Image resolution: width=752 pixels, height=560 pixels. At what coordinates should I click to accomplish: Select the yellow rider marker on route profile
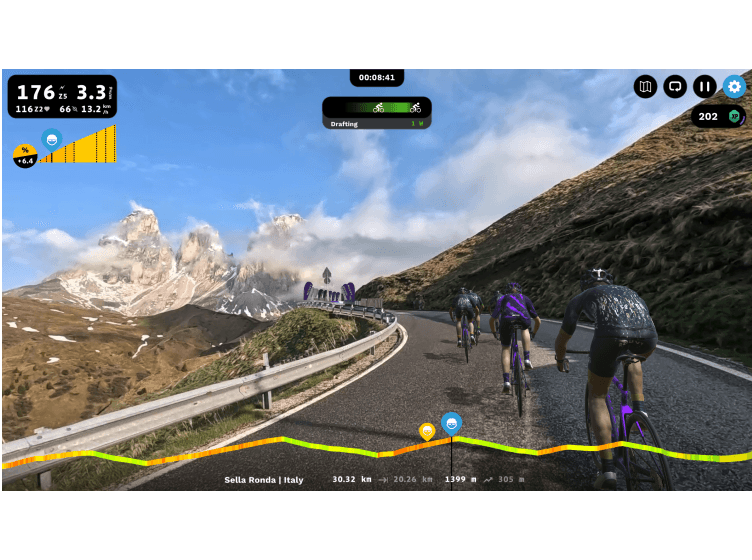tap(427, 431)
